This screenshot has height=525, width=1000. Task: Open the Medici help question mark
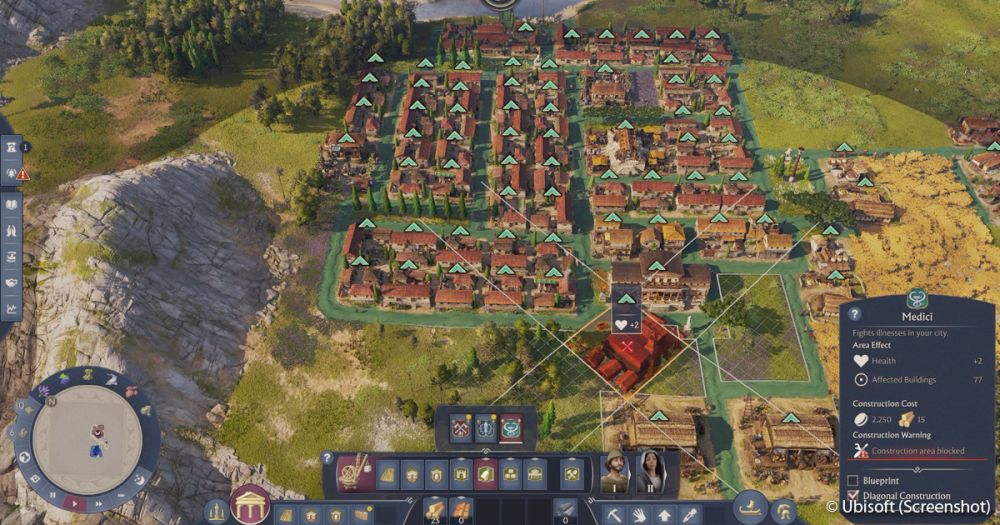click(x=852, y=314)
